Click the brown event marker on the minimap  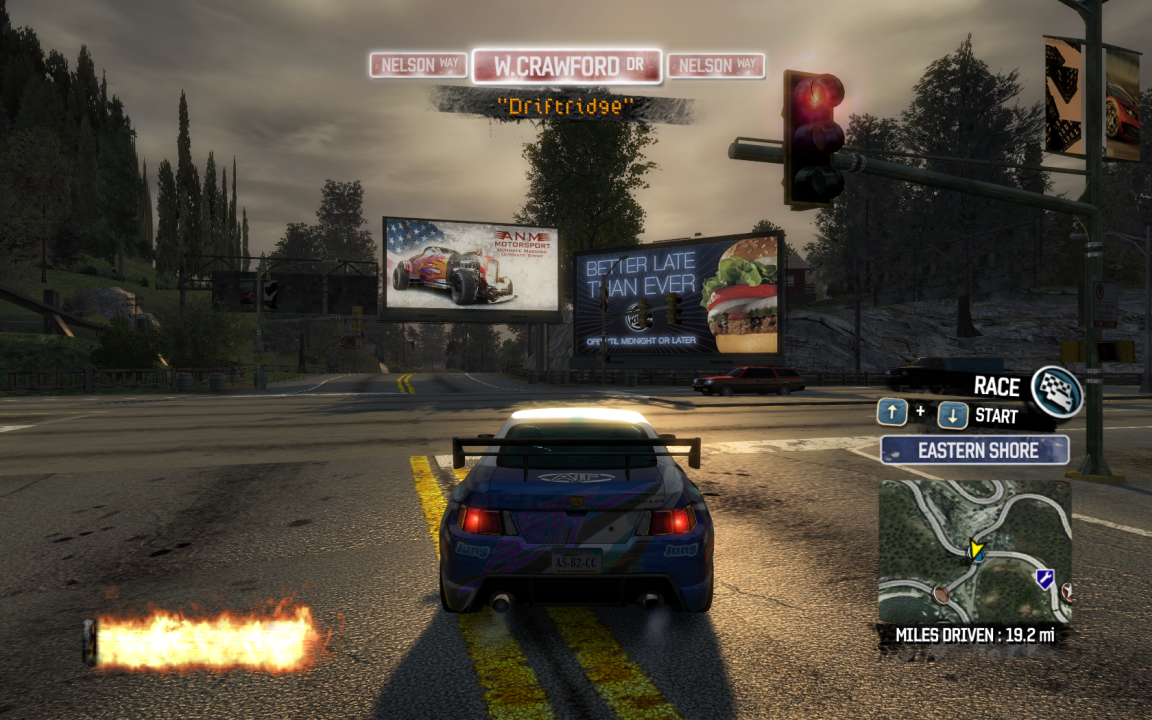click(941, 594)
